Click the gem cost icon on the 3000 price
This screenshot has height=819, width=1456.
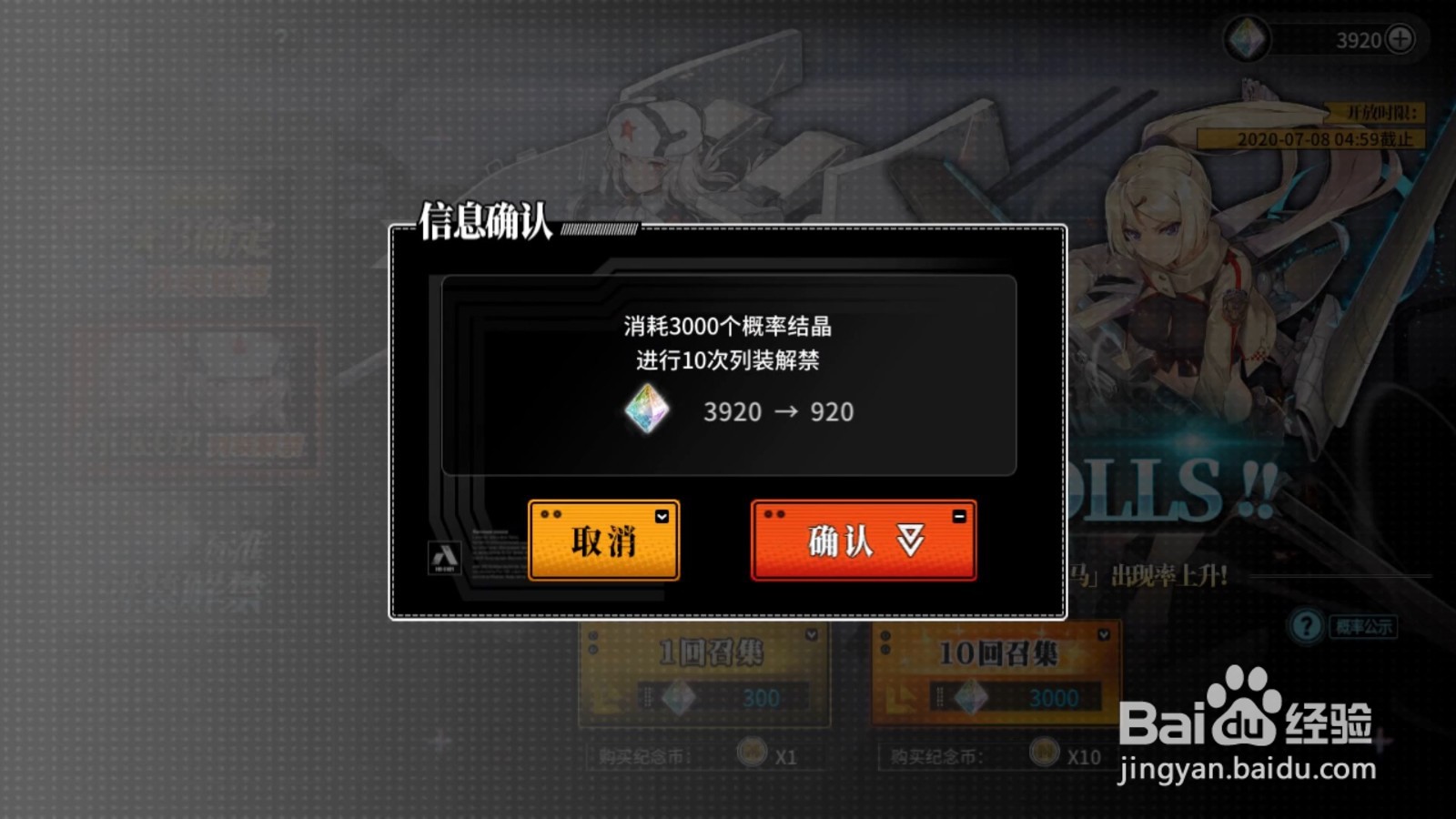coord(972,696)
